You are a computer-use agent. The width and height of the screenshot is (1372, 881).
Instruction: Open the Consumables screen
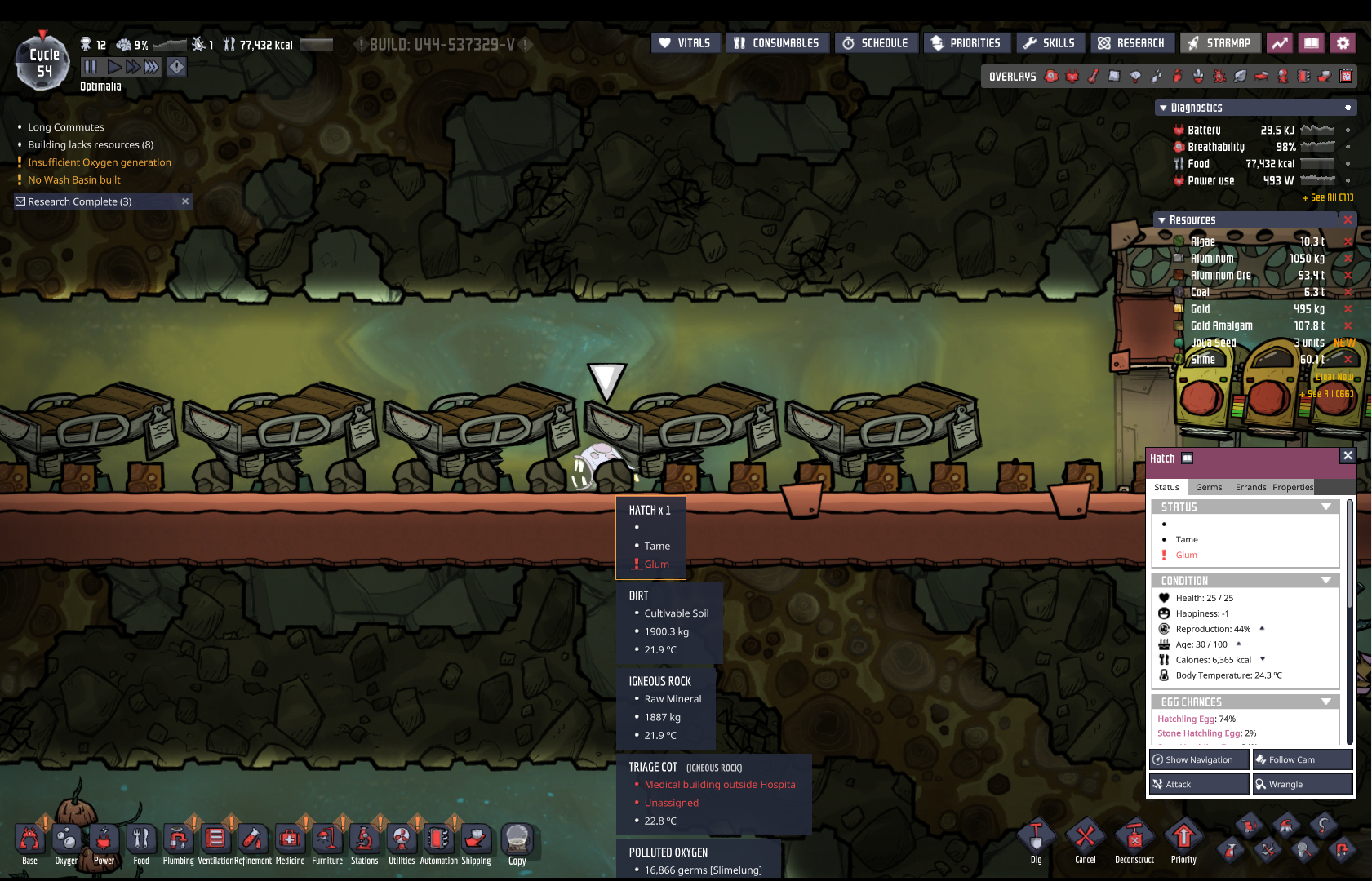[x=777, y=43]
